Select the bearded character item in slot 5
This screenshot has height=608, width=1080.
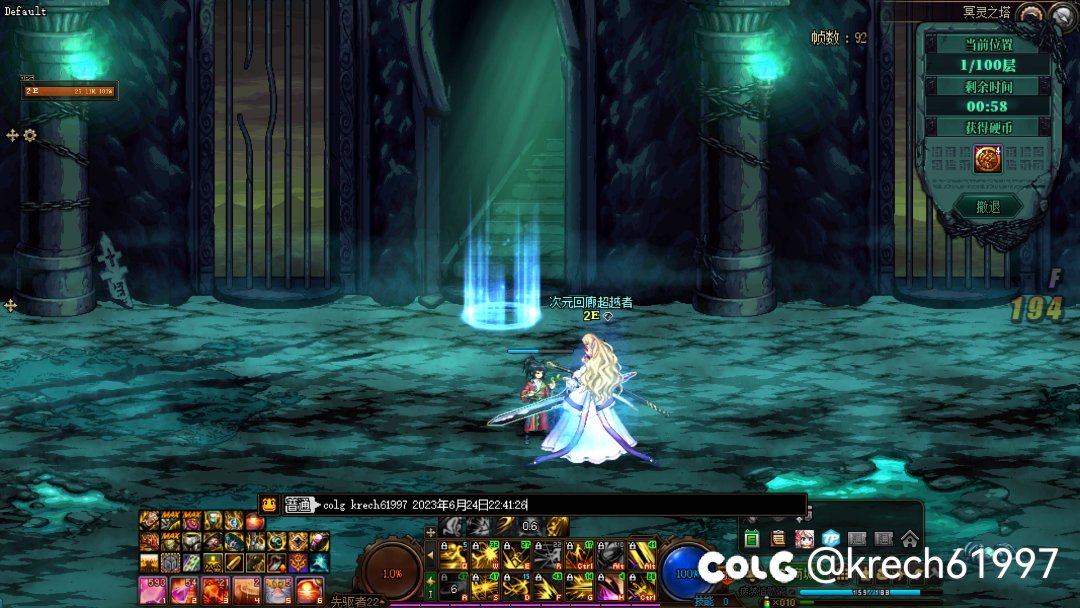[278, 590]
